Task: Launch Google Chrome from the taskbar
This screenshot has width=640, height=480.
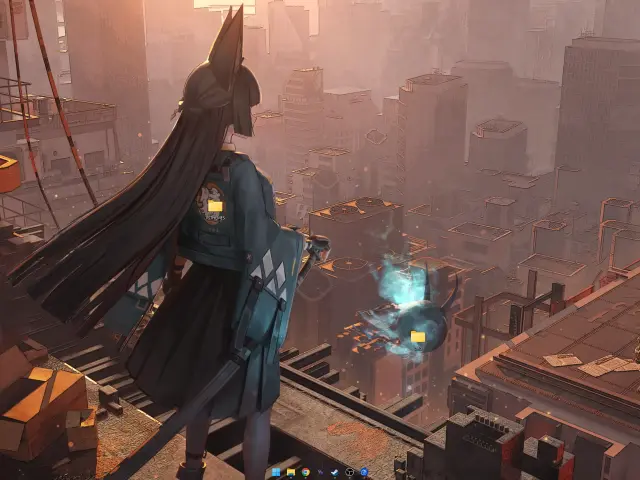Action: [305, 472]
